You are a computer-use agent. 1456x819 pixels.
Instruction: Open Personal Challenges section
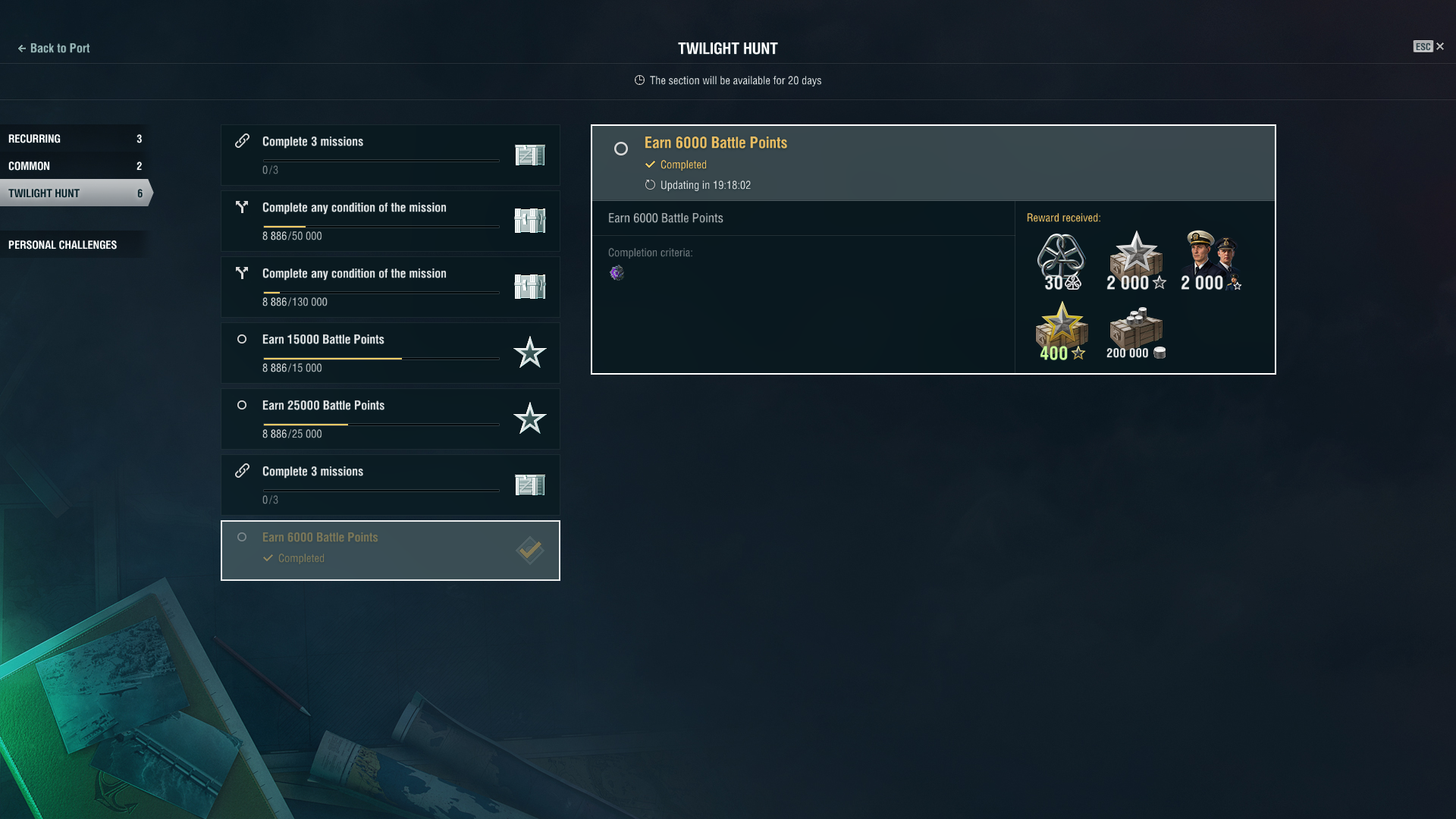click(x=74, y=245)
